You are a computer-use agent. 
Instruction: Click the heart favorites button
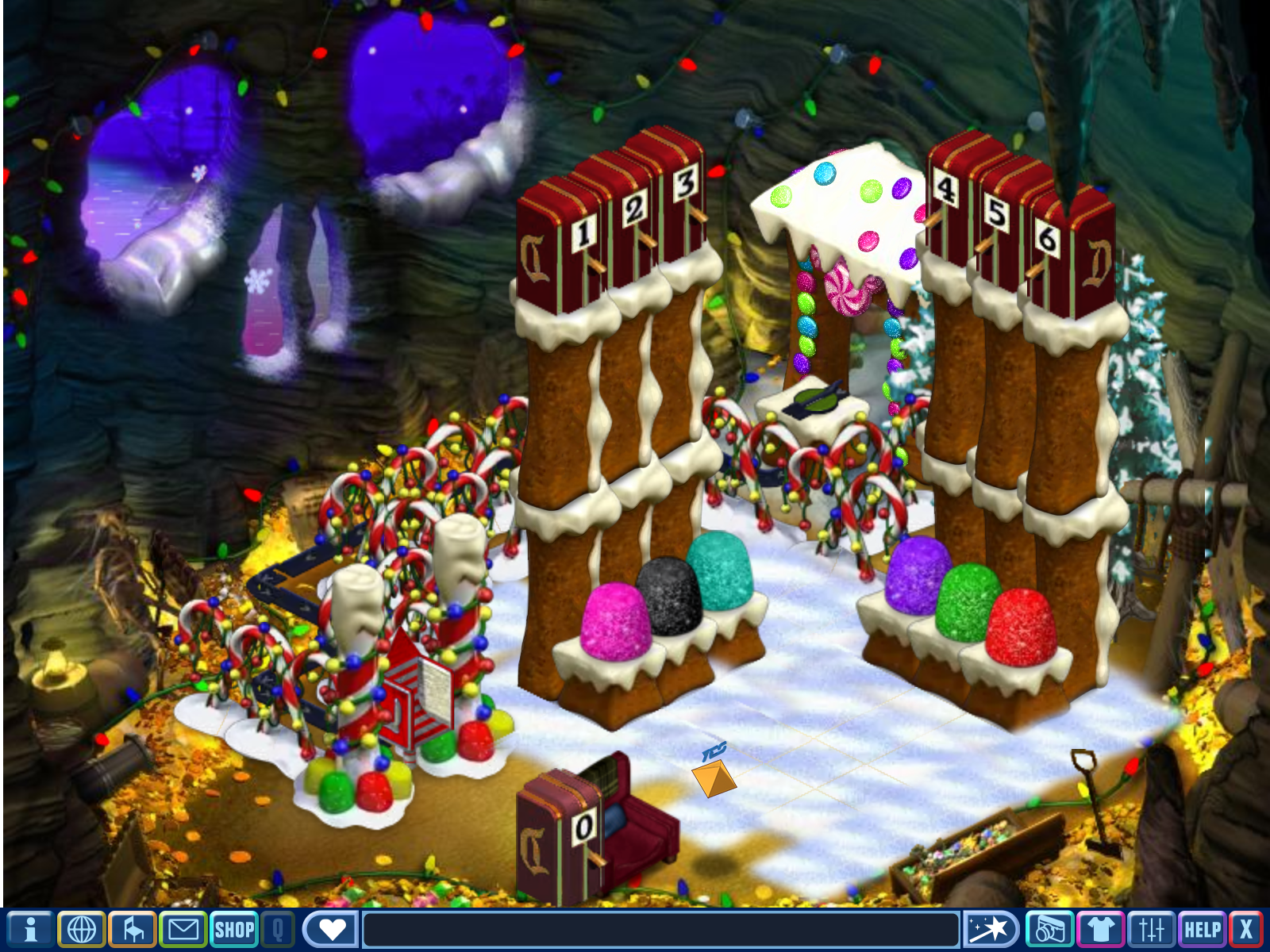tap(332, 929)
